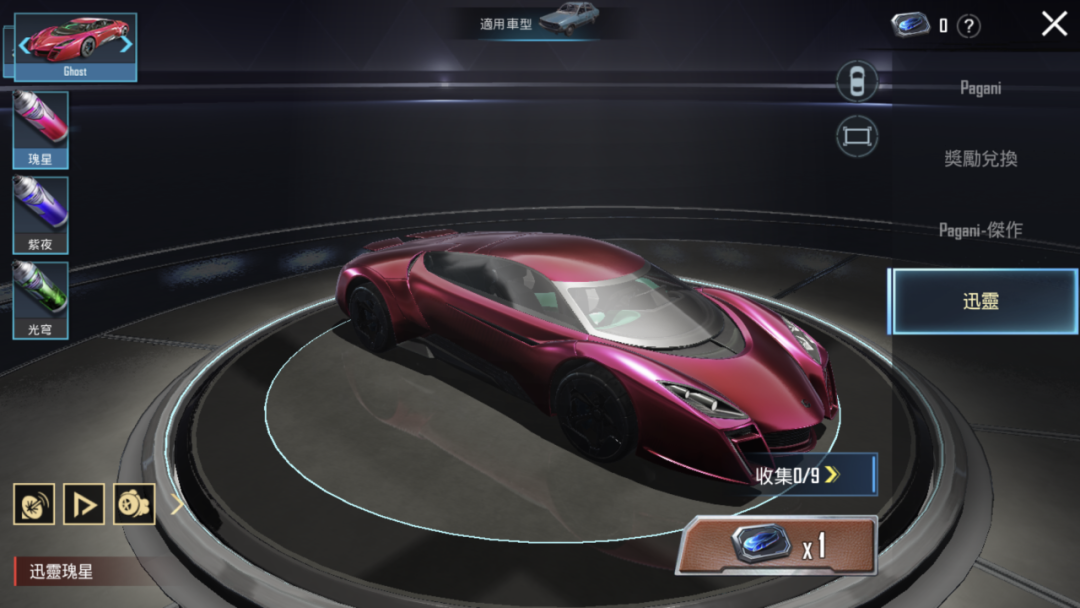Select the Ghost car thumbnail
The image size is (1080, 608).
pyautogui.click(x=75, y=45)
